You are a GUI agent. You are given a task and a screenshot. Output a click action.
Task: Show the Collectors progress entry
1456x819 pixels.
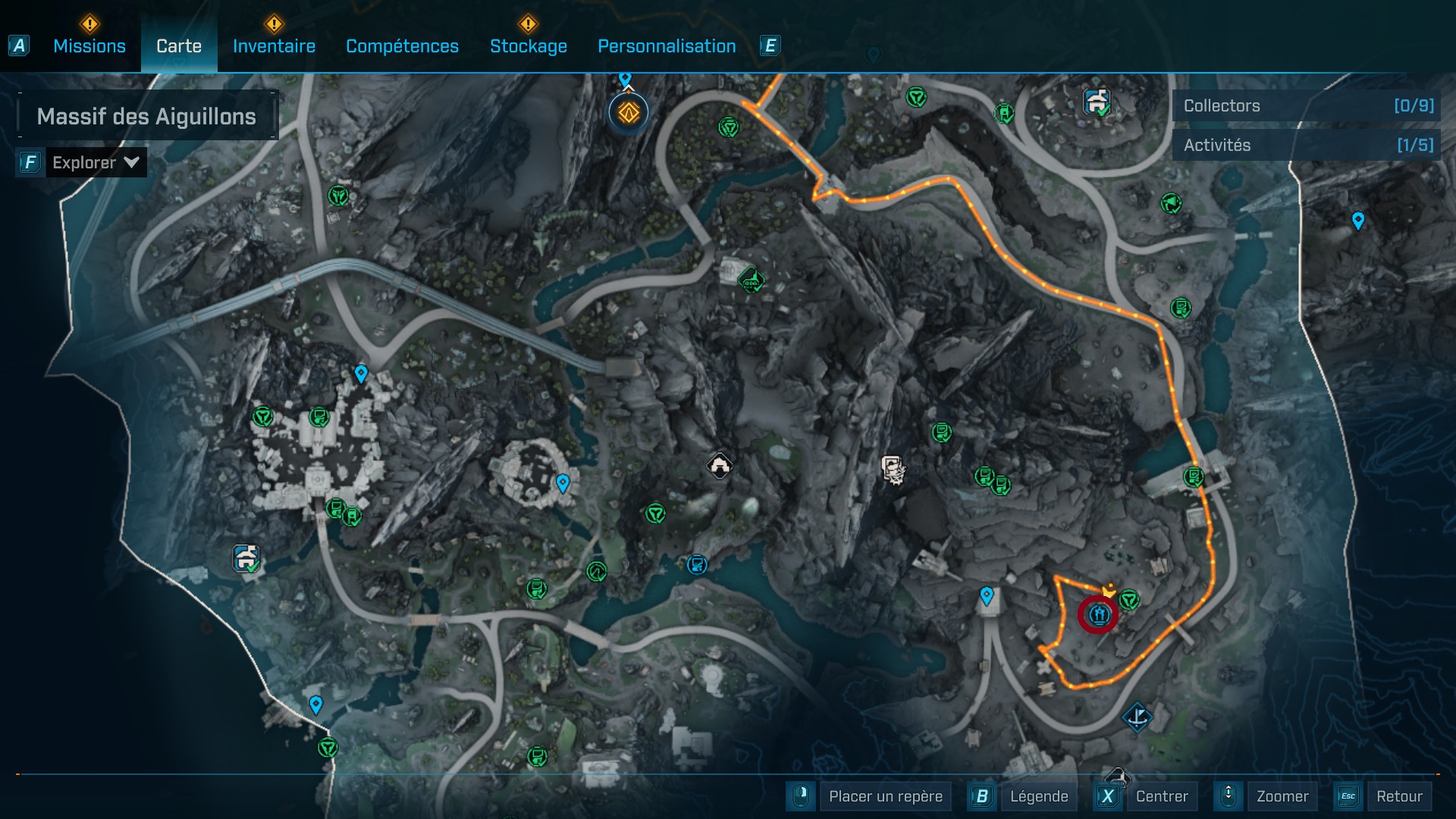(x=1307, y=106)
